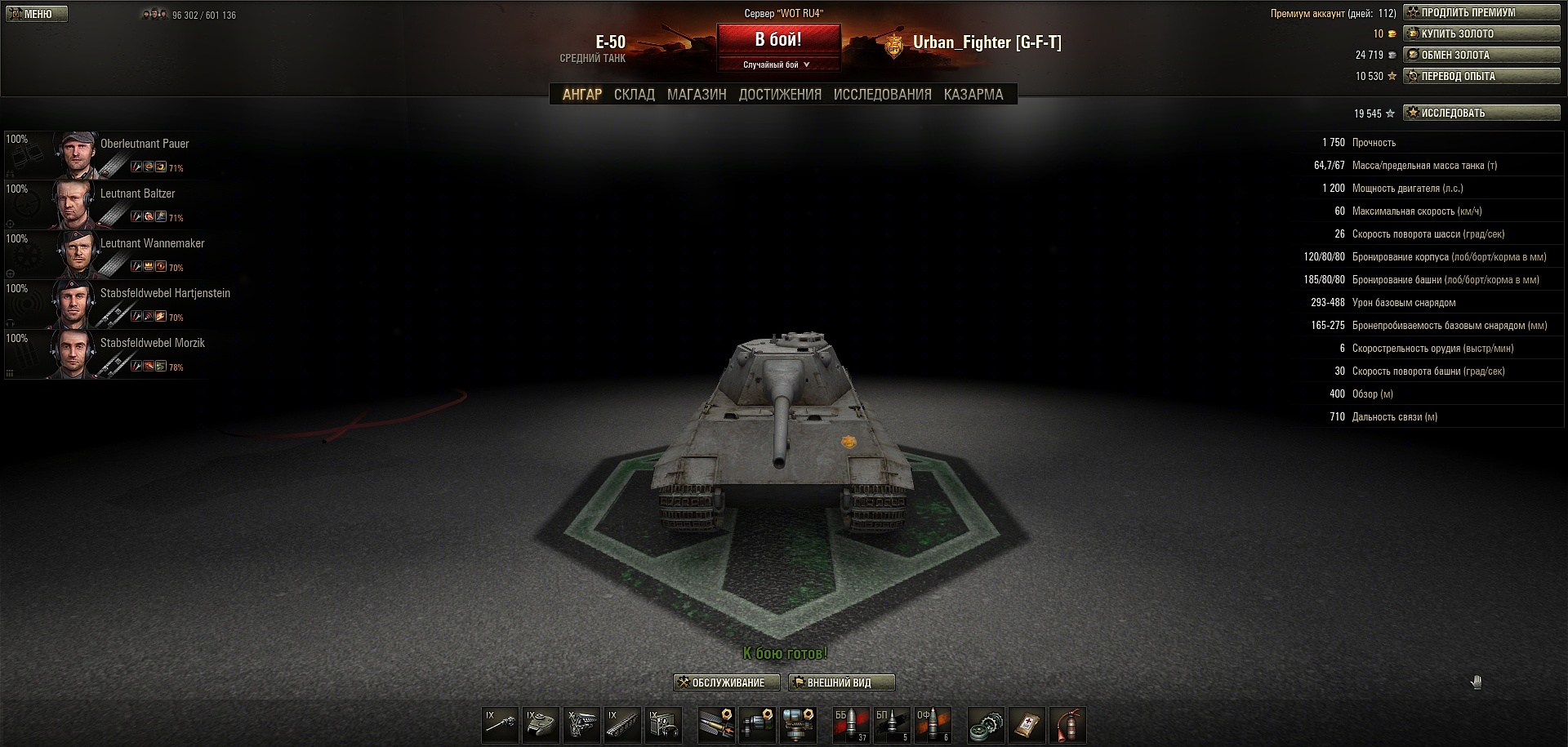Image resolution: width=1568 pixels, height=747 pixels.
Task: Select the fire extinguisher consumable slot
Action: [x=1067, y=725]
